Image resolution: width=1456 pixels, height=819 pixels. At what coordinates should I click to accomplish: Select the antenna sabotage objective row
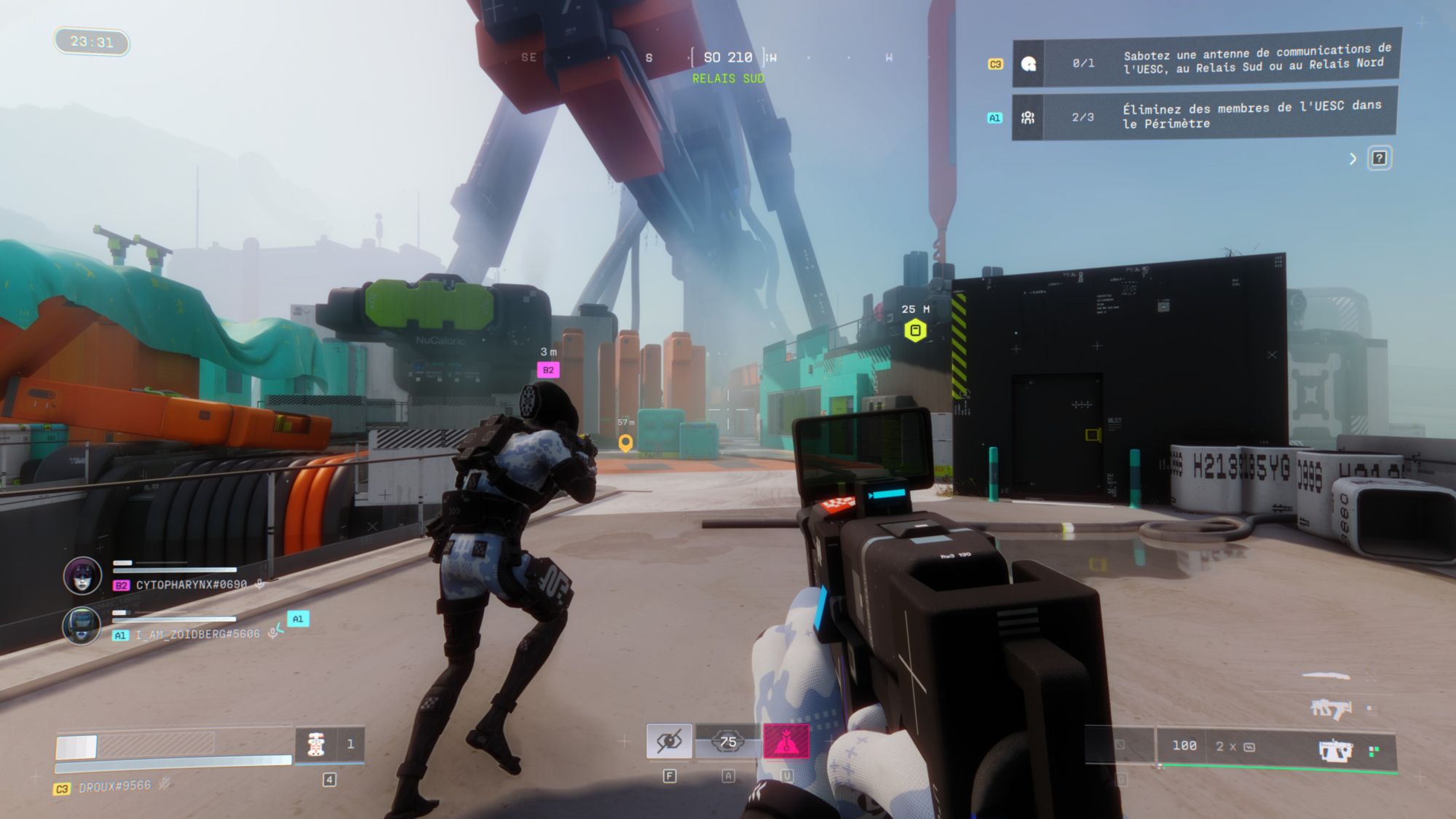pyautogui.click(x=1206, y=62)
